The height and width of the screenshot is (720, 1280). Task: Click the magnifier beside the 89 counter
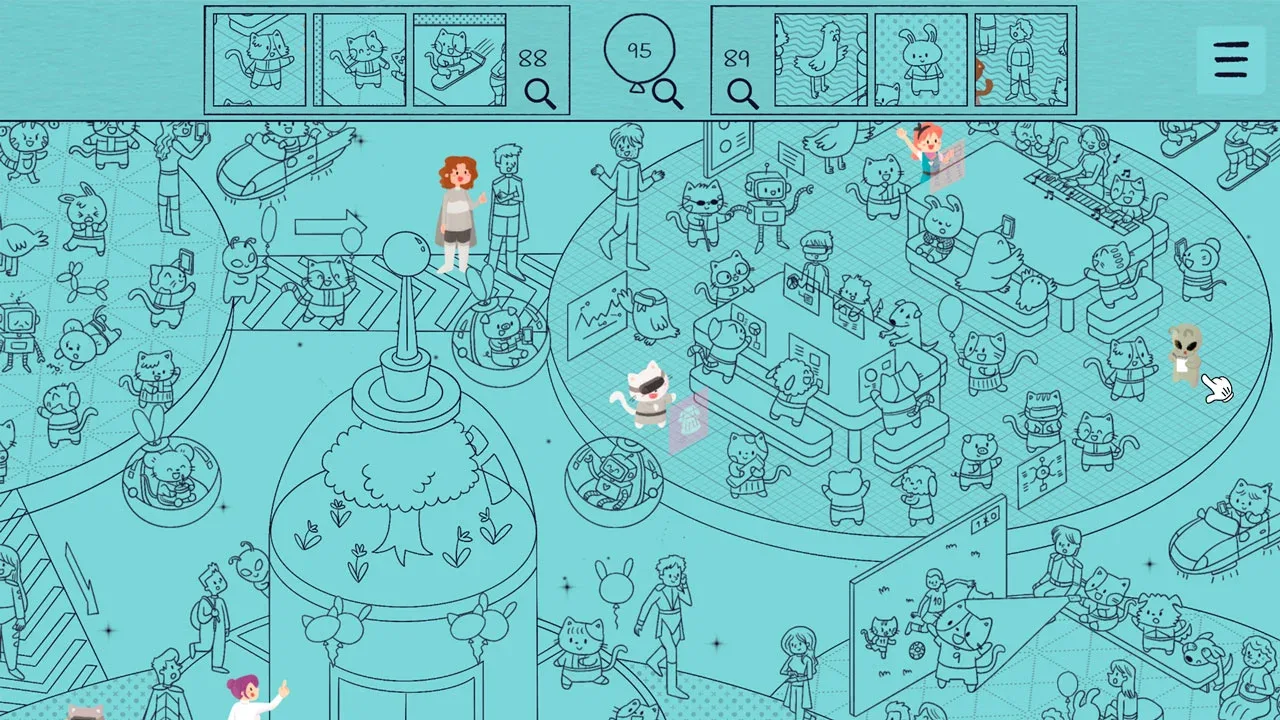(742, 94)
